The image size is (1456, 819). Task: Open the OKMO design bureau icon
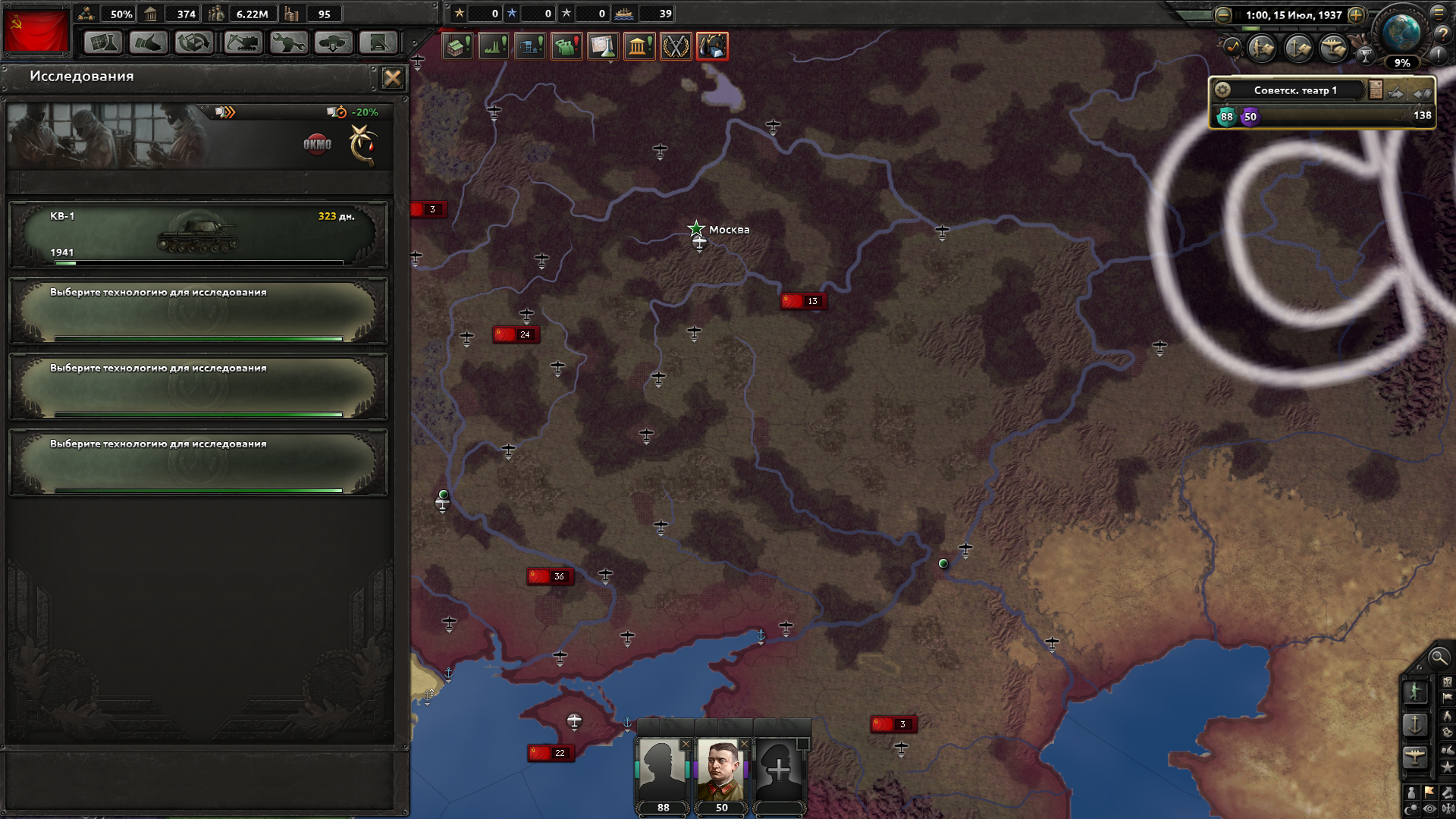tap(317, 143)
